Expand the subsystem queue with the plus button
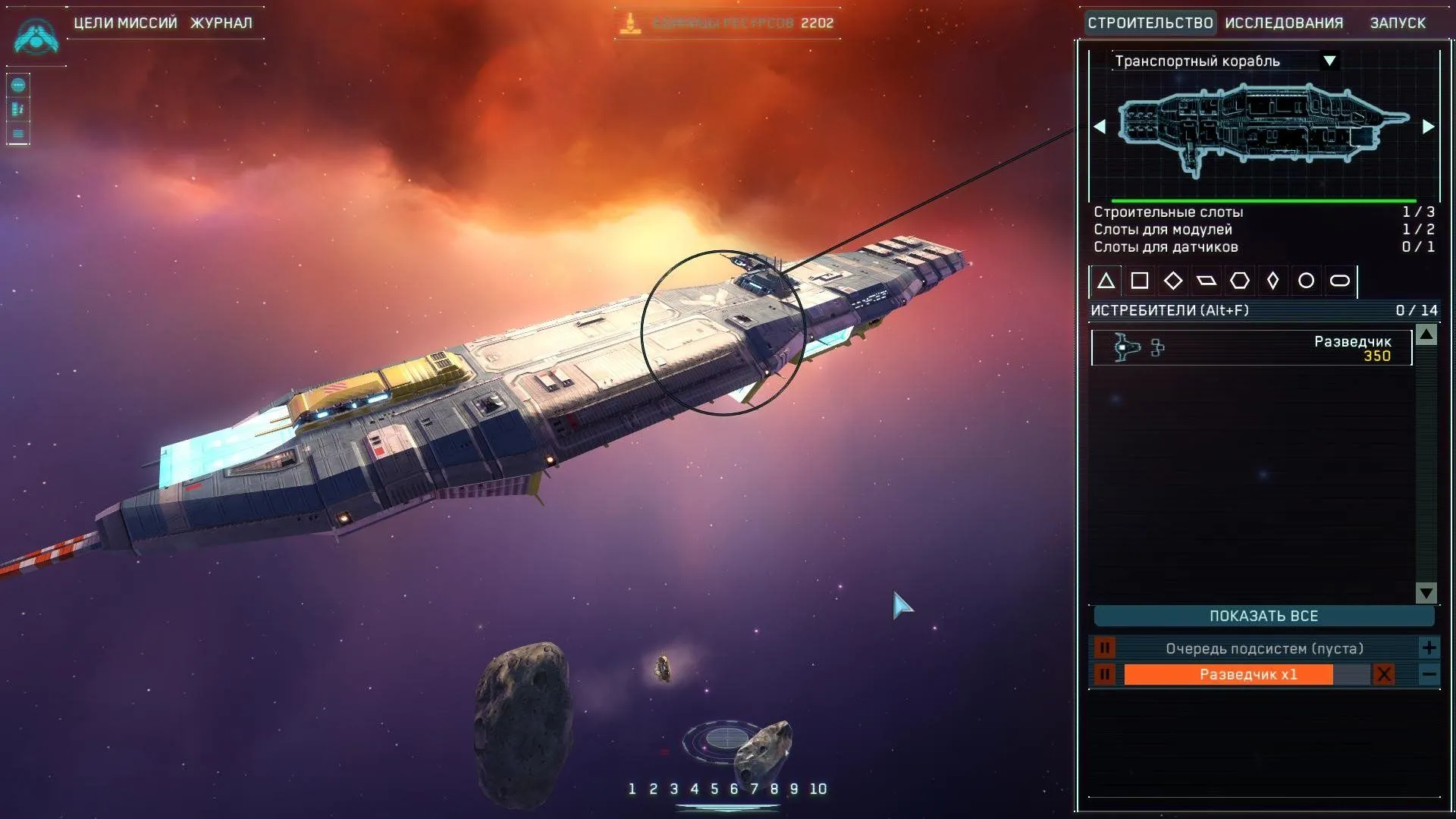The height and width of the screenshot is (819, 1456). pyautogui.click(x=1429, y=648)
